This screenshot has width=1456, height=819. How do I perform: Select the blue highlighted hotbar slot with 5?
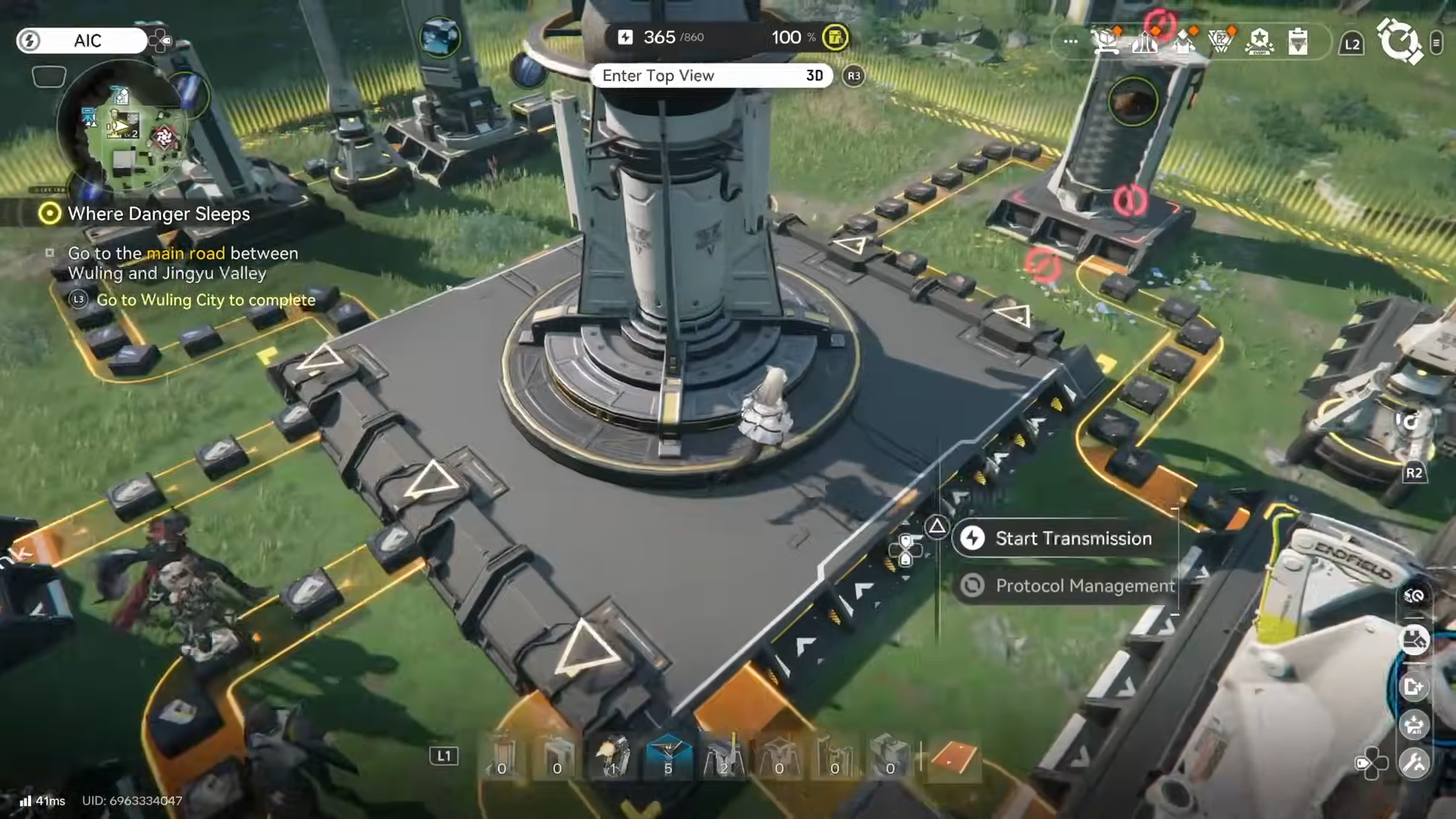tap(668, 758)
